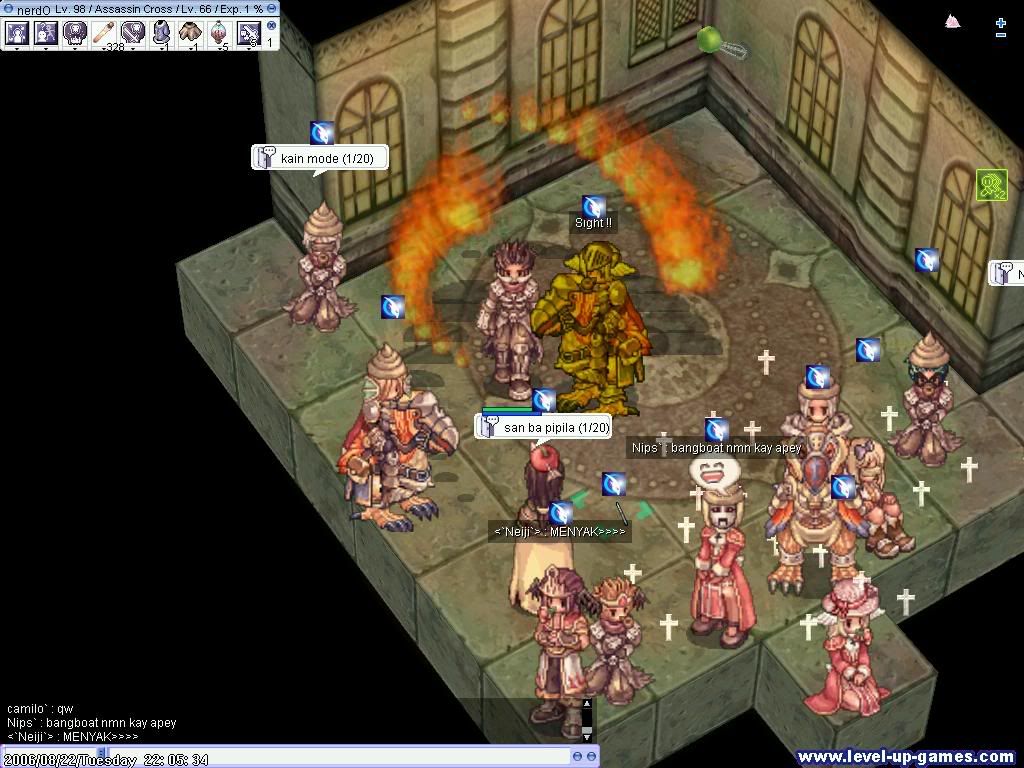
Task: Click the round button left of nerdO name
Action: (8, 9)
